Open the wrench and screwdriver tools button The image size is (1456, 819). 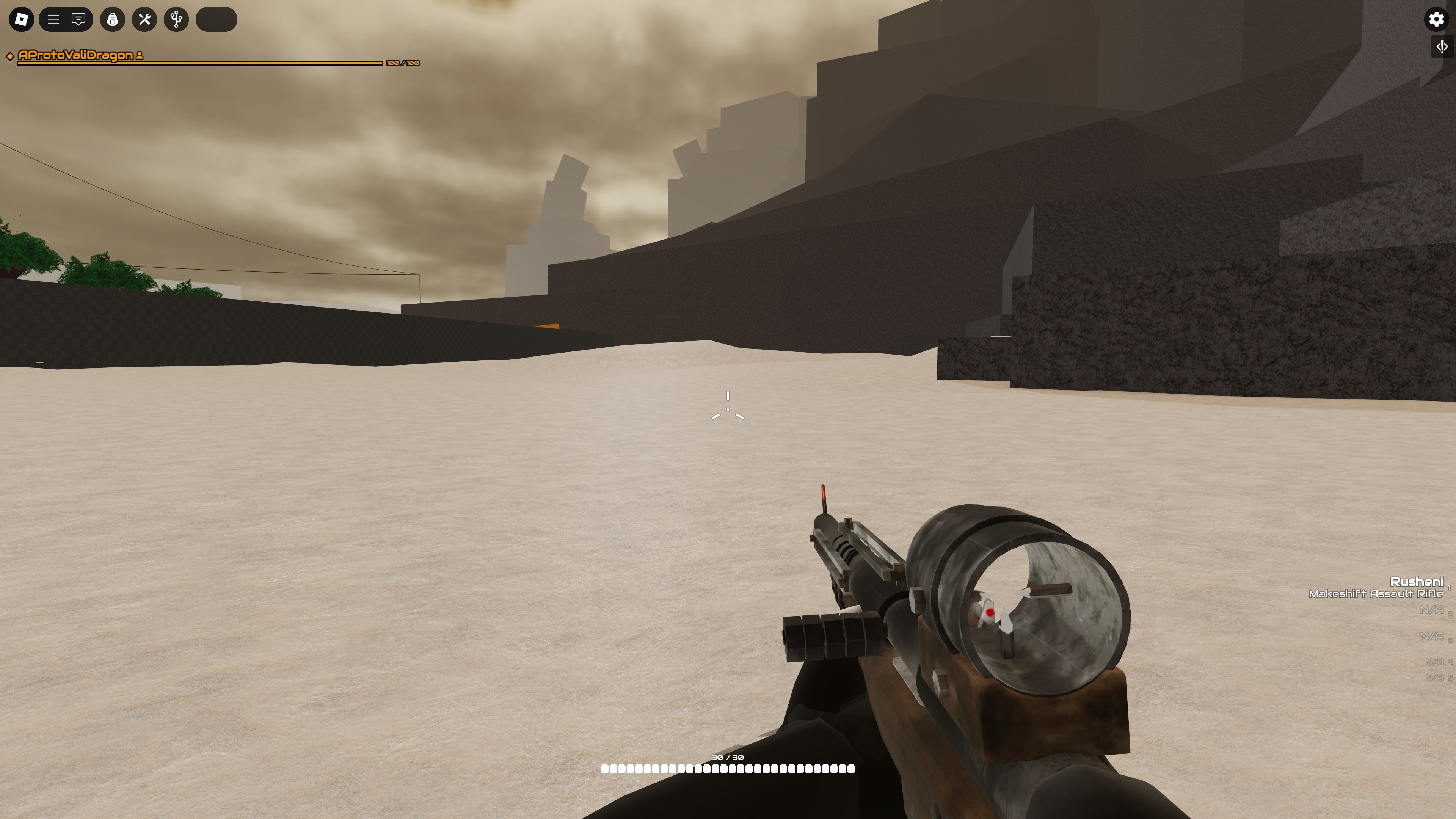click(145, 19)
